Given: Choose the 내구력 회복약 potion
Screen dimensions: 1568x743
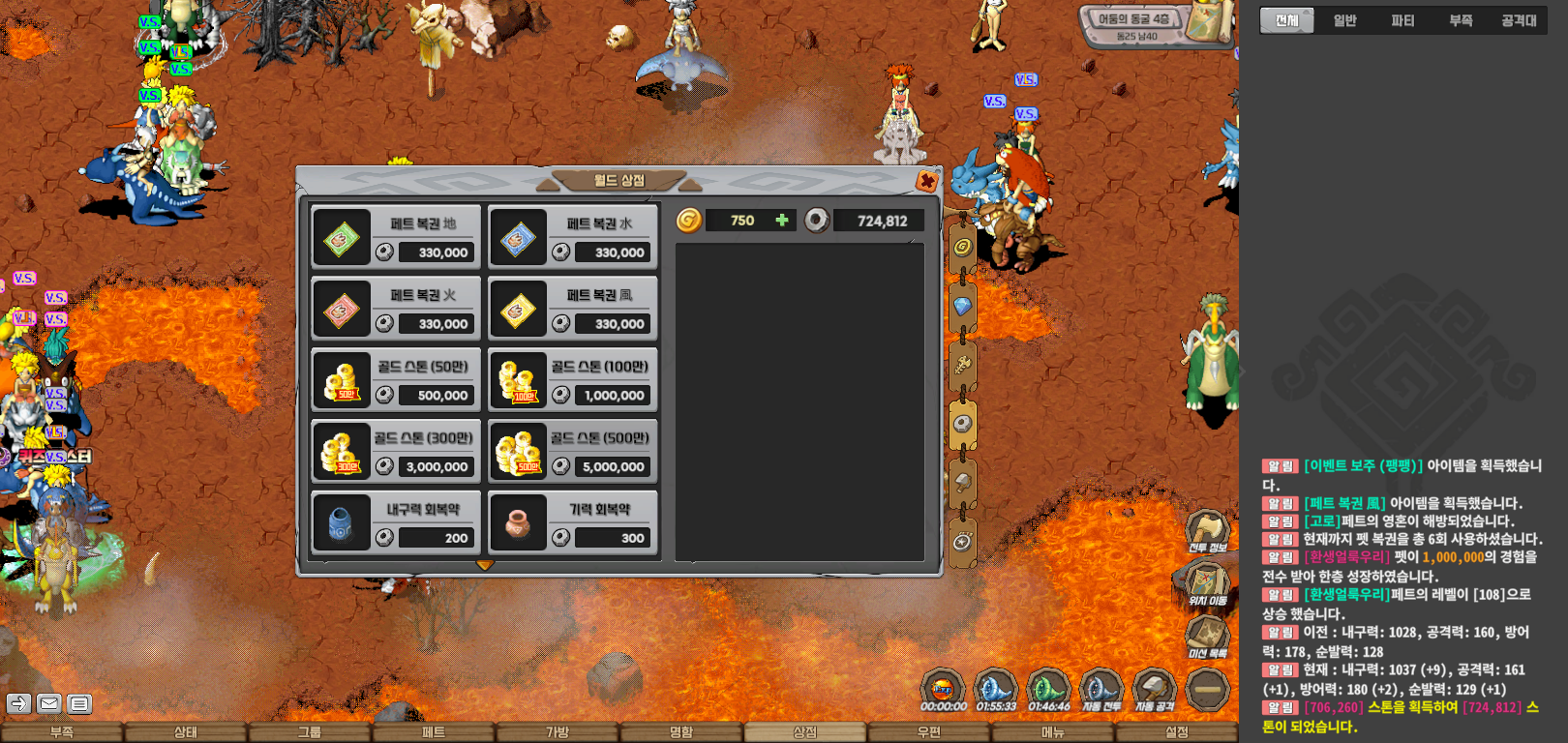Looking at the screenshot, I should tap(396, 523).
